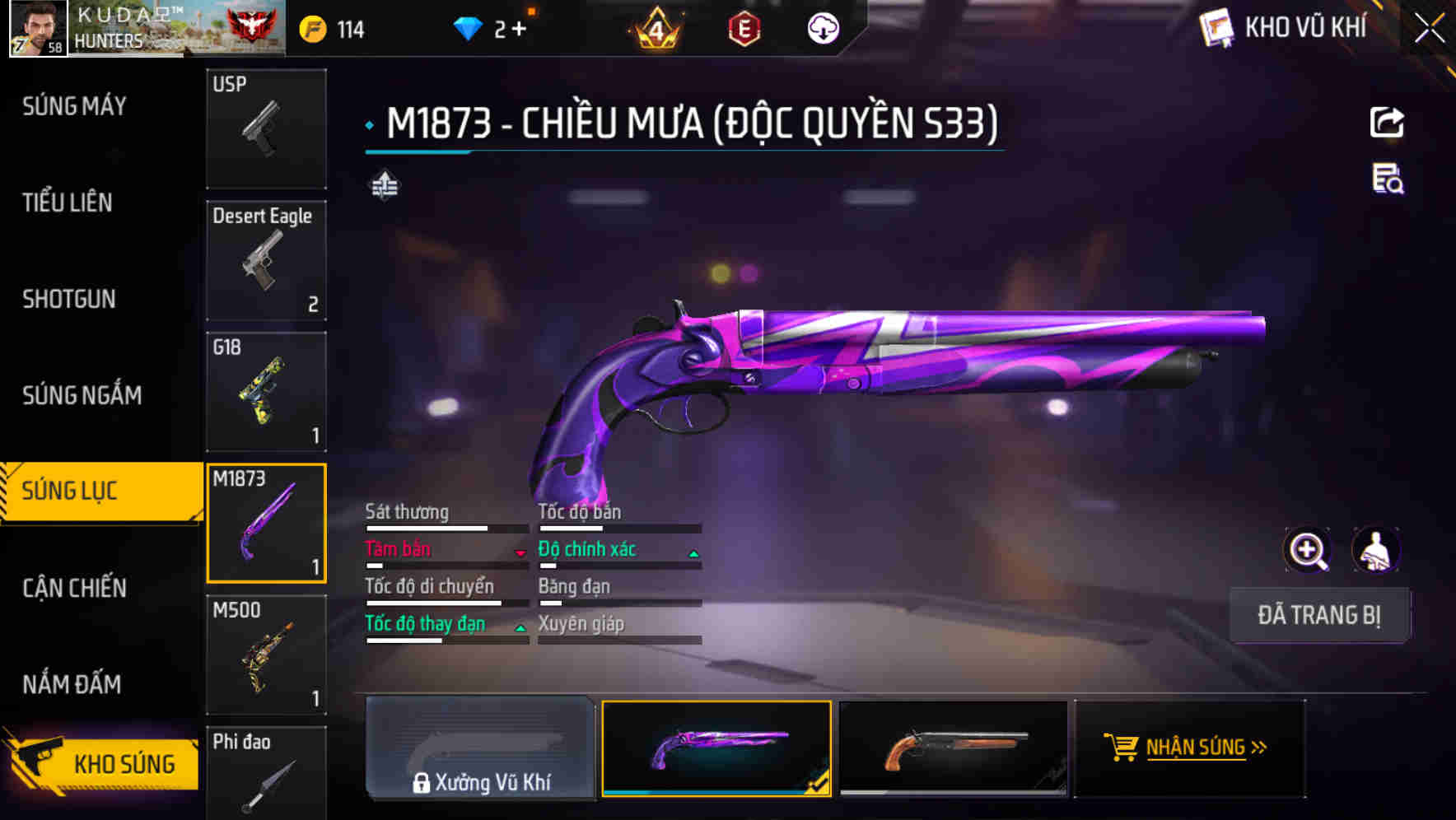Click the cloud download icon in top bar
The height and width of the screenshot is (820, 1456).
pos(822,28)
